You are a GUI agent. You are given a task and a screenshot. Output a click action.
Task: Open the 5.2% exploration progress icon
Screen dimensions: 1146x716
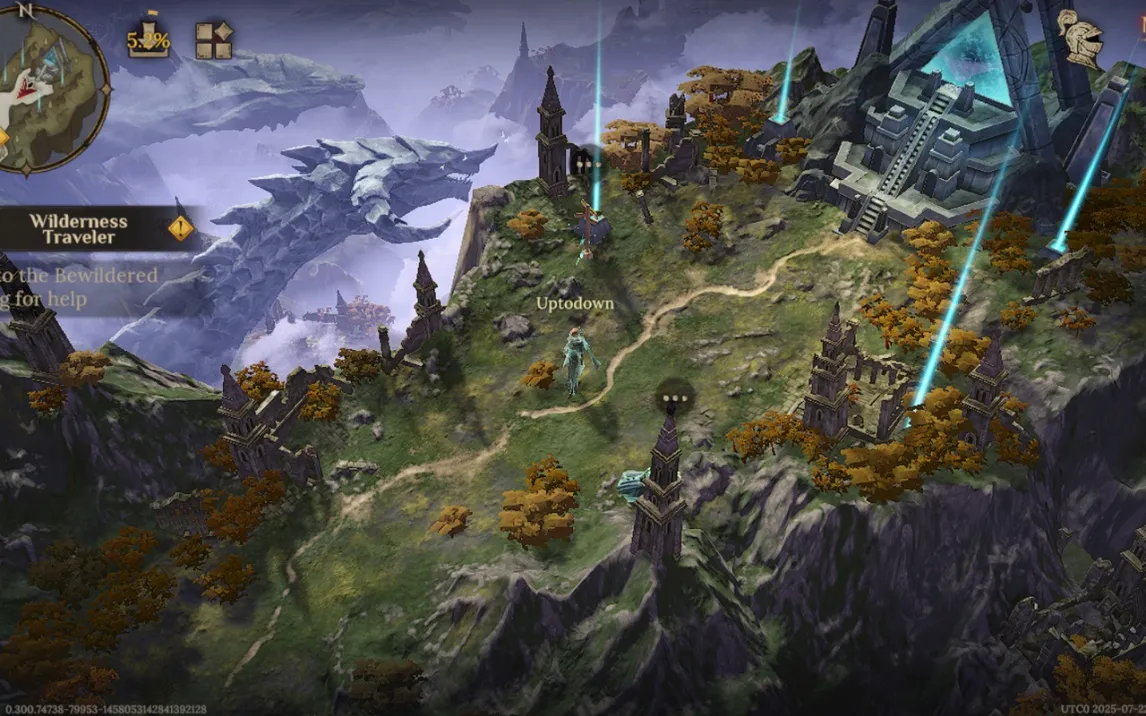click(x=148, y=40)
